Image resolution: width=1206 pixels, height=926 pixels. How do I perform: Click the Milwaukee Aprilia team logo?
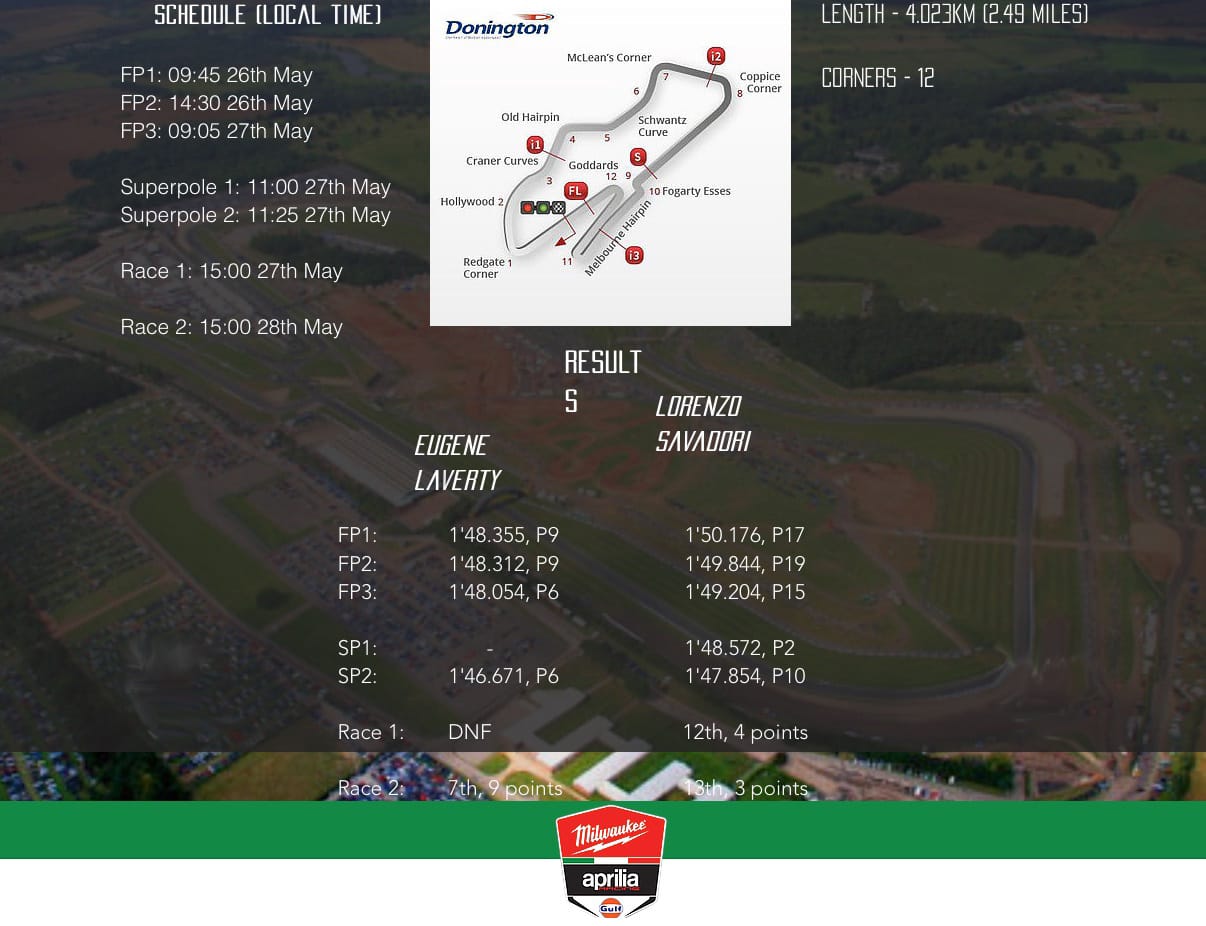611,861
